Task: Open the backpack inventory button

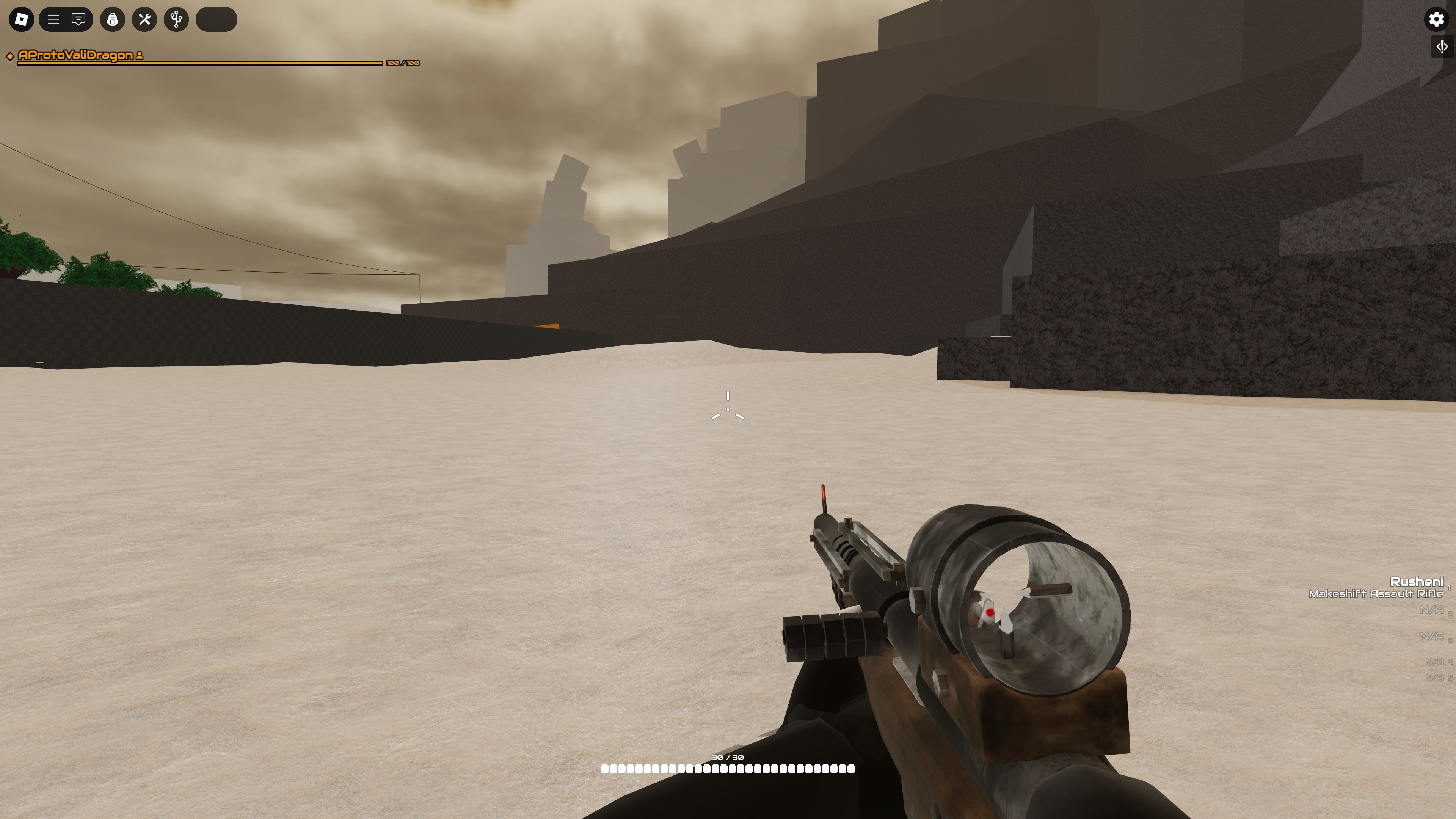Action: (x=113, y=19)
